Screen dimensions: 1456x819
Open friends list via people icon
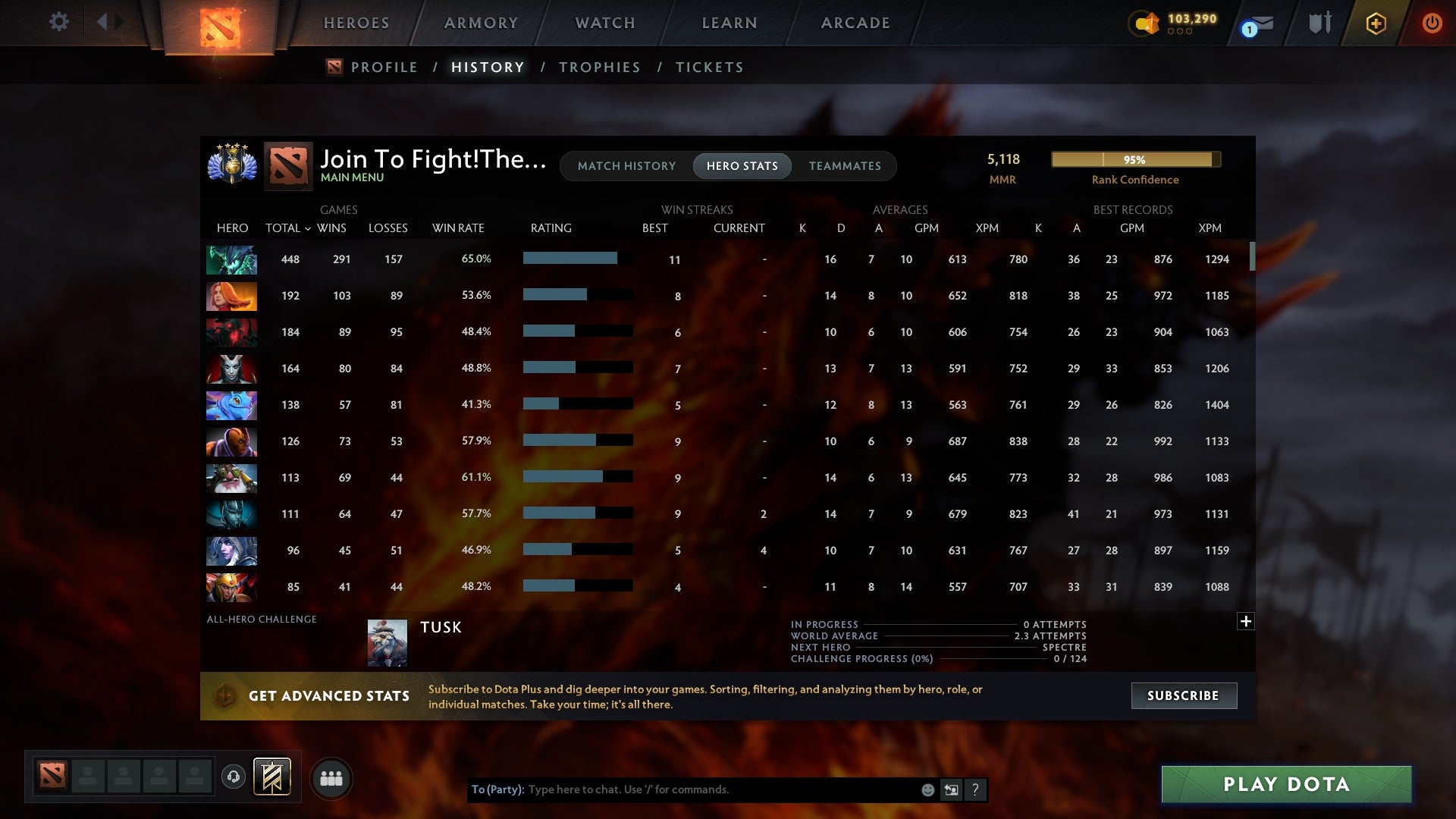click(x=331, y=777)
